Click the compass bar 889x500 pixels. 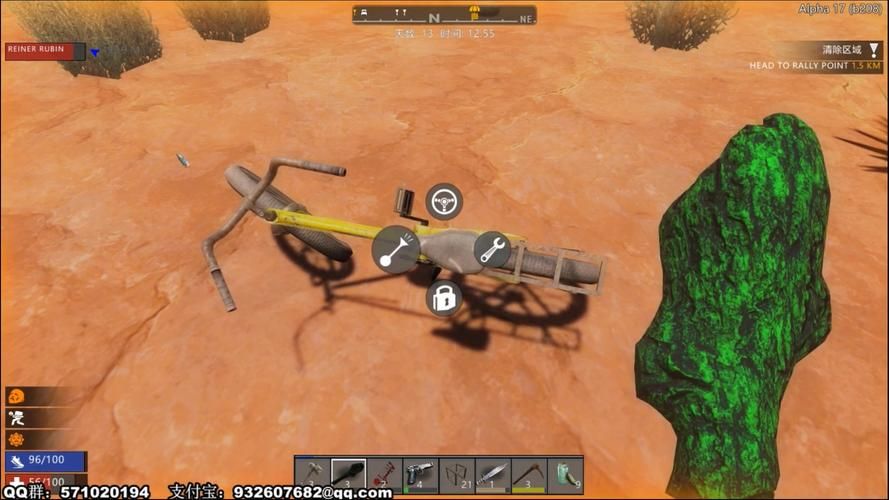point(444,15)
